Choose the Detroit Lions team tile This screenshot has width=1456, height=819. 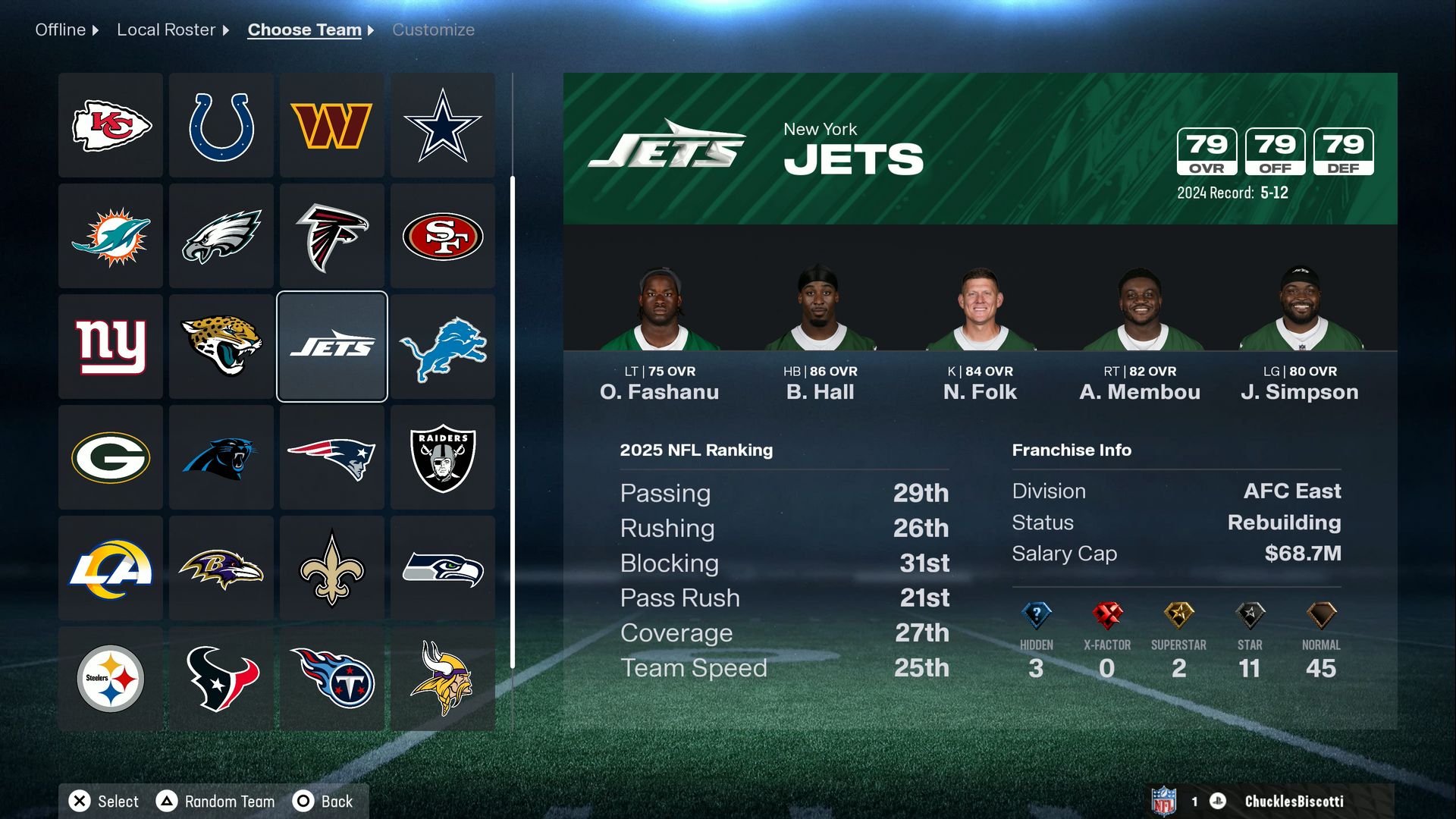[443, 347]
